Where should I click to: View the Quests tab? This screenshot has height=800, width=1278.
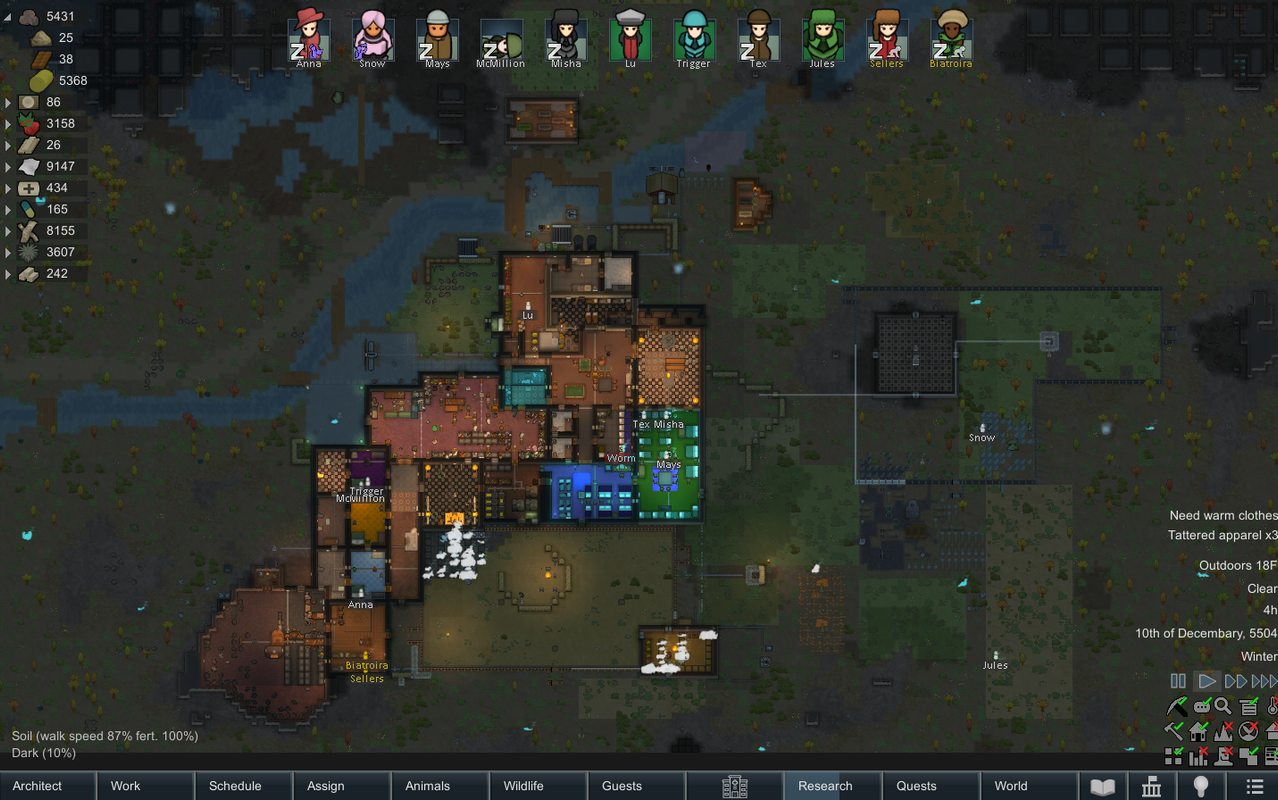tap(930, 786)
